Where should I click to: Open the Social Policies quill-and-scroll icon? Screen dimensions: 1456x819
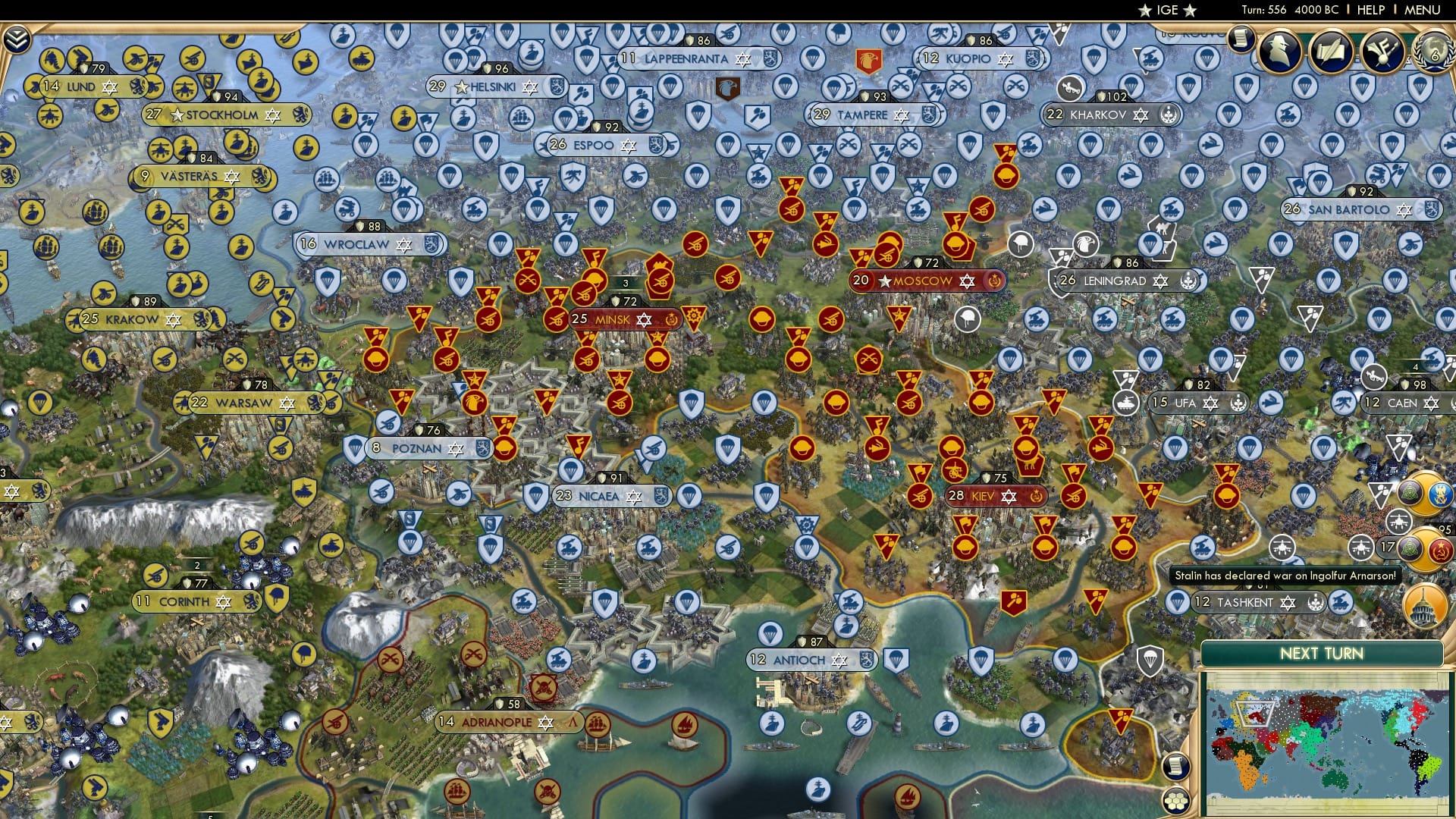(1331, 50)
